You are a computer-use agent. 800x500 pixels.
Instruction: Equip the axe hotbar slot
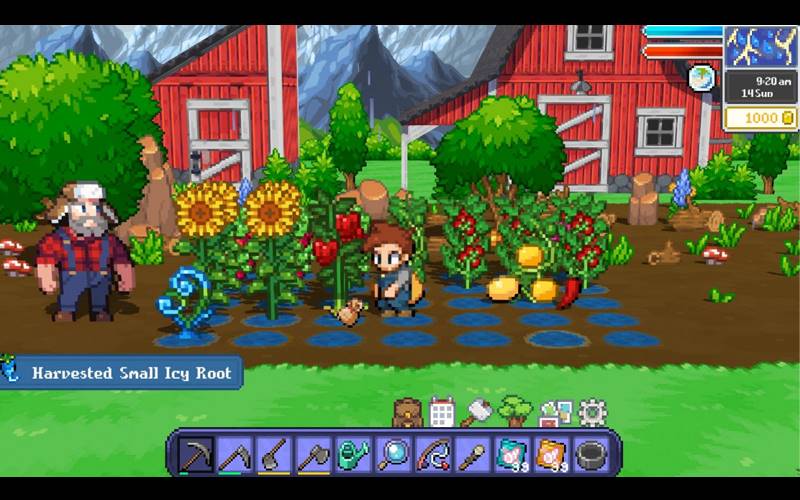[314, 454]
